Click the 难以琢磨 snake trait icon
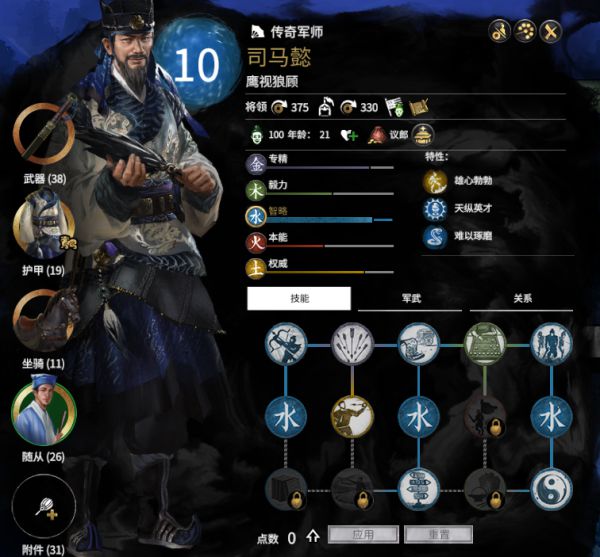This screenshot has width=600, height=557. pos(436,235)
